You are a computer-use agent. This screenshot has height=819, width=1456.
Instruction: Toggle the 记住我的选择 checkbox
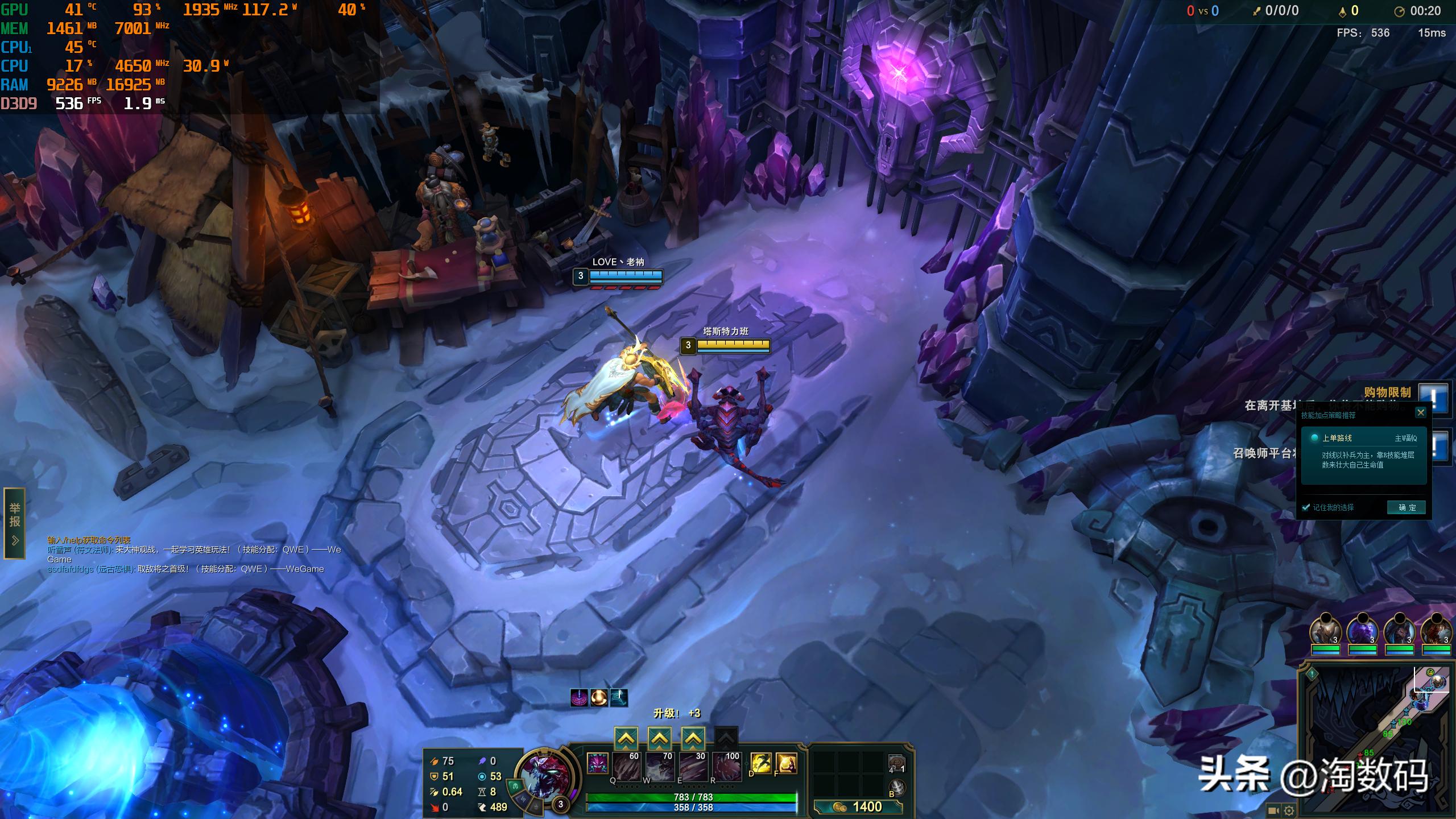point(1306,507)
